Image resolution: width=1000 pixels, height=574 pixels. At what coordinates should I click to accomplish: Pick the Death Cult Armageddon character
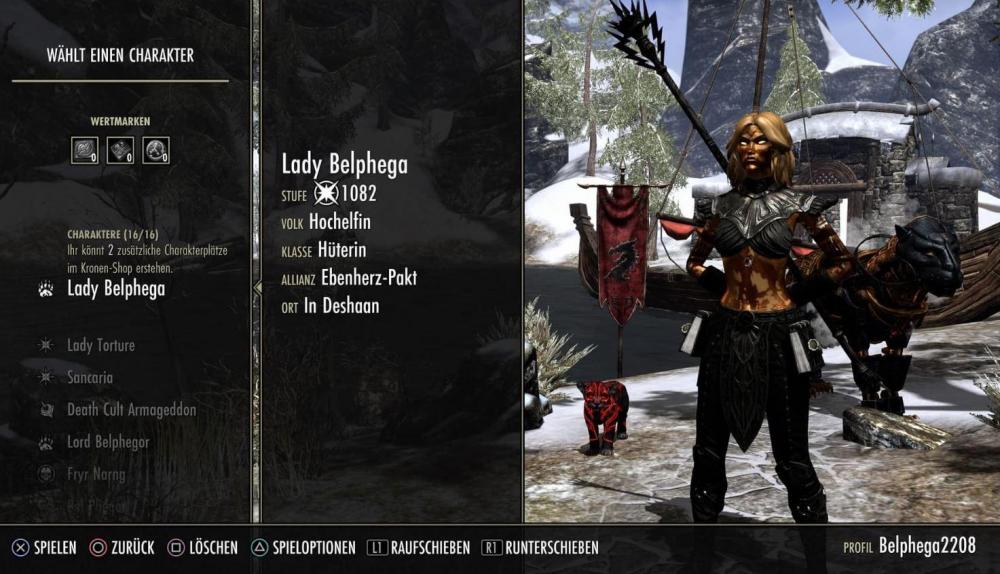131,410
